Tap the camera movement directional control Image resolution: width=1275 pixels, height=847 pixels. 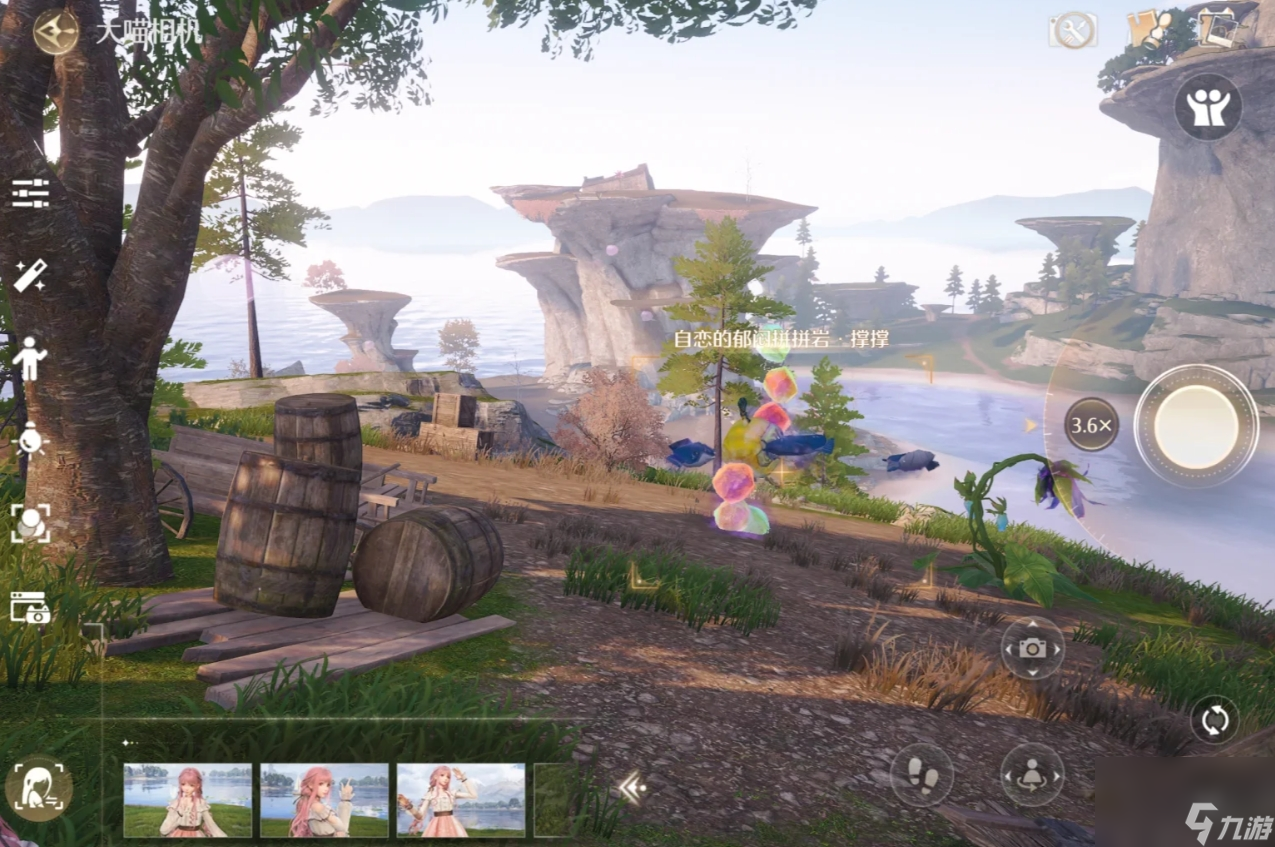(x=1032, y=648)
